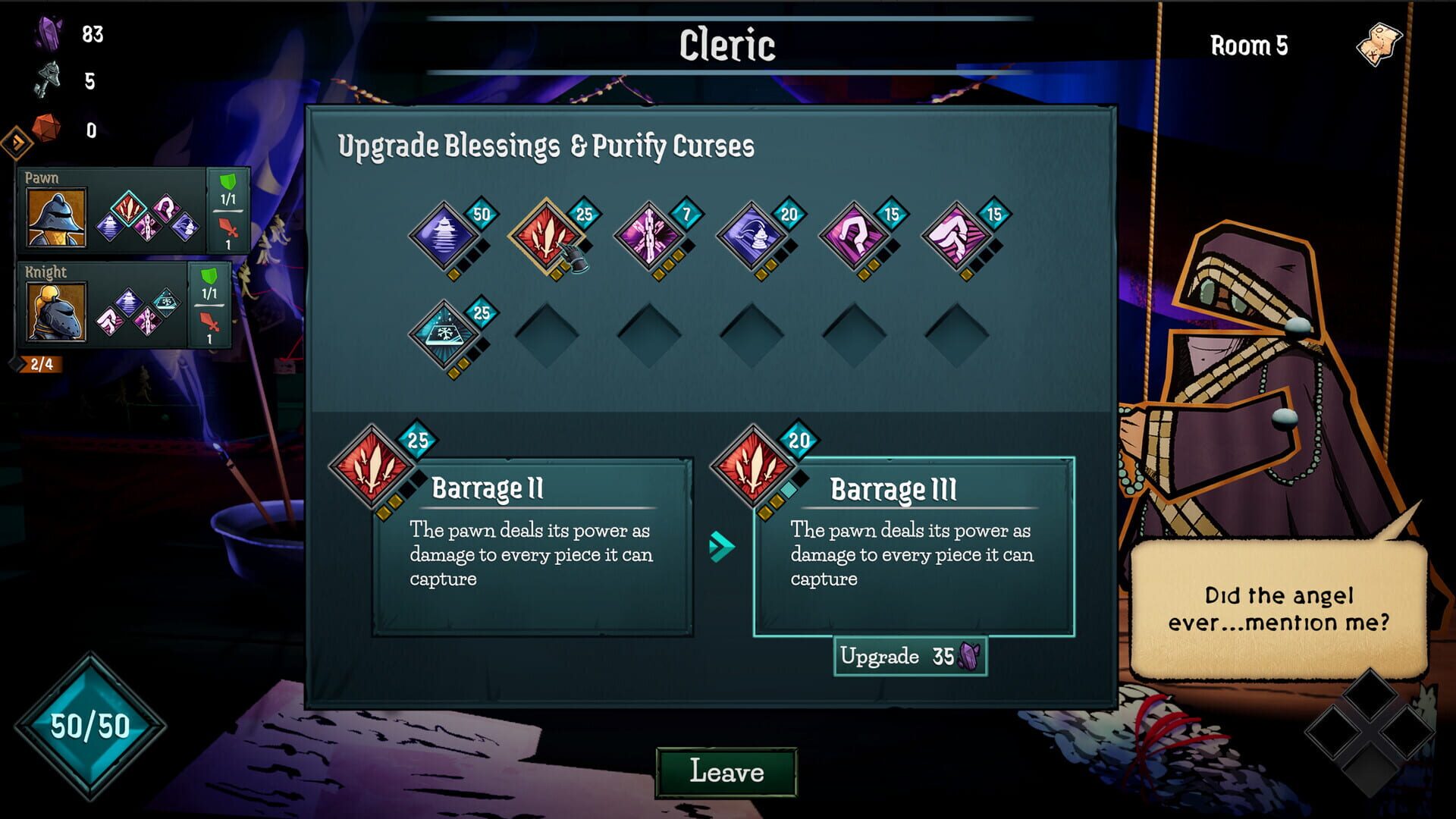
Task: Choose the blue pagoda blessing costing 50
Action: (x=444, y=236)
